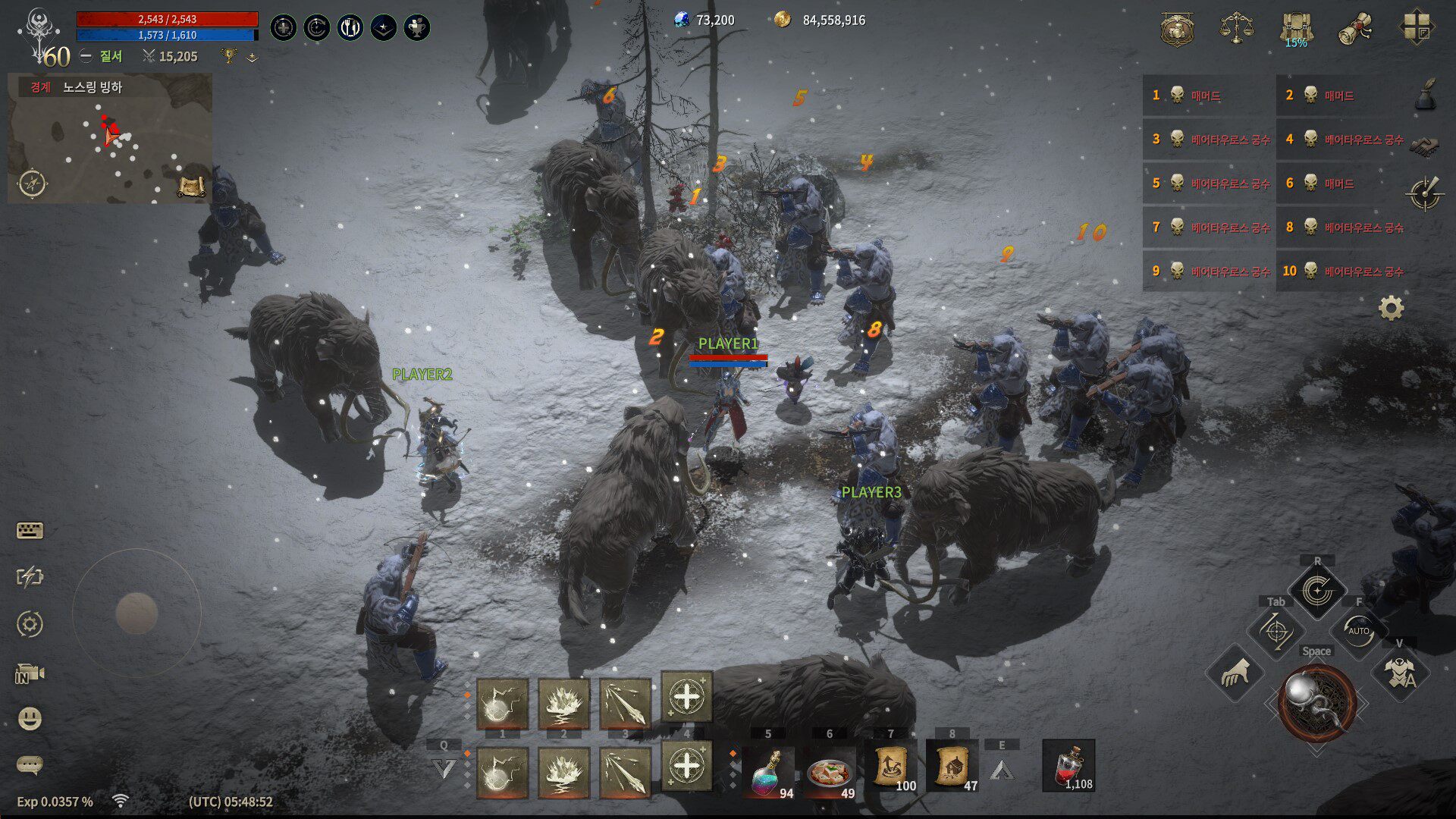Toggle the AUTO hunting button
Screen dimensions: 1456x819
tap(1358, 630)
